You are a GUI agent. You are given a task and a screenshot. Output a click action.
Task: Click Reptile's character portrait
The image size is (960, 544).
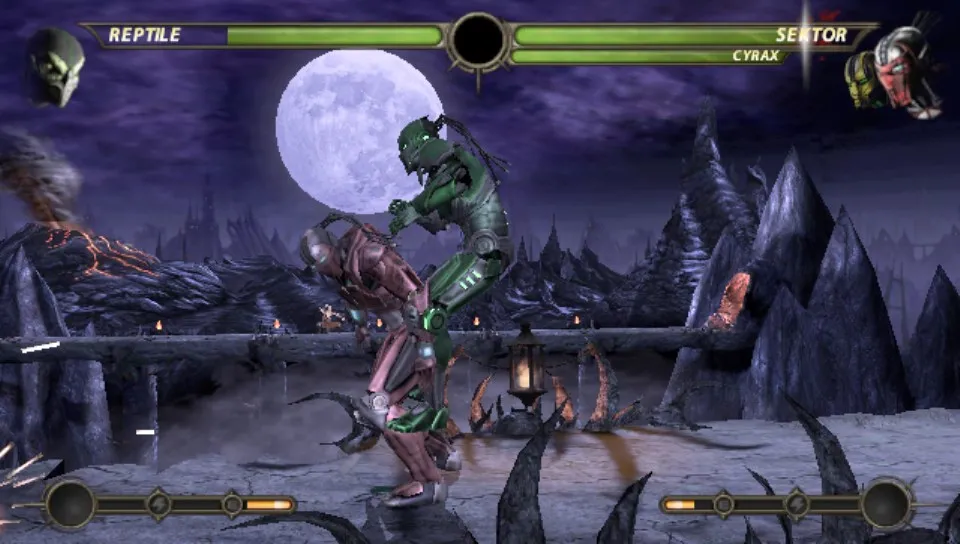click(55, 67)
